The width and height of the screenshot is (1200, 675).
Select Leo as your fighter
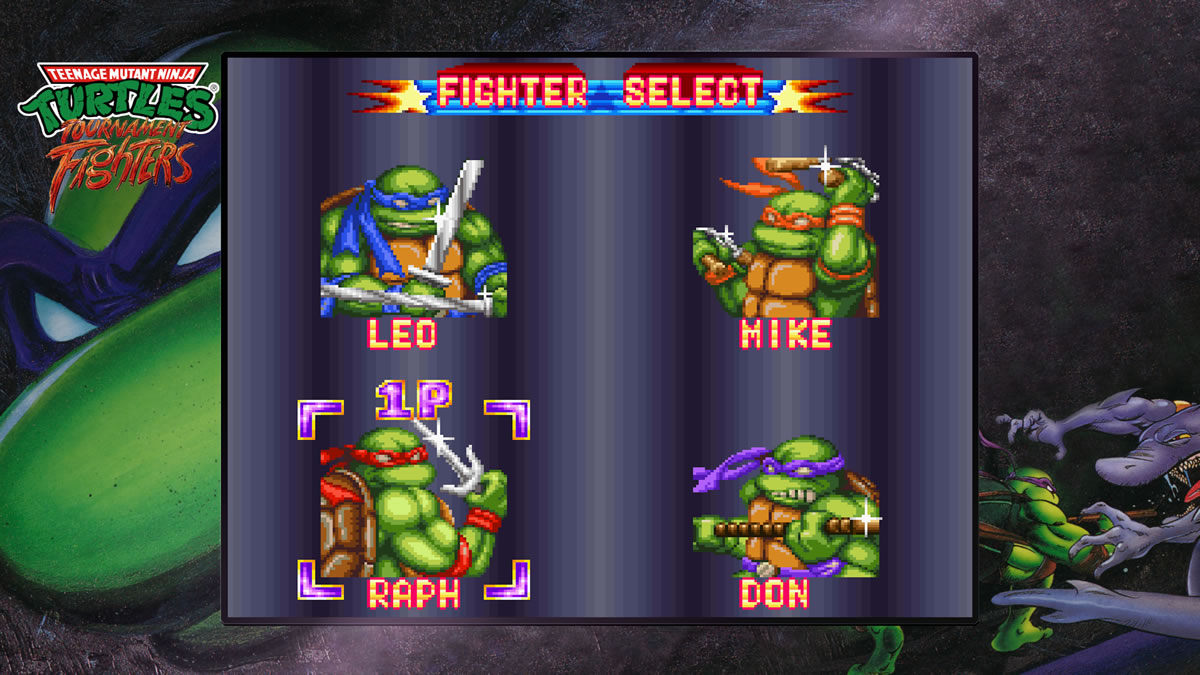pos(413,243)
